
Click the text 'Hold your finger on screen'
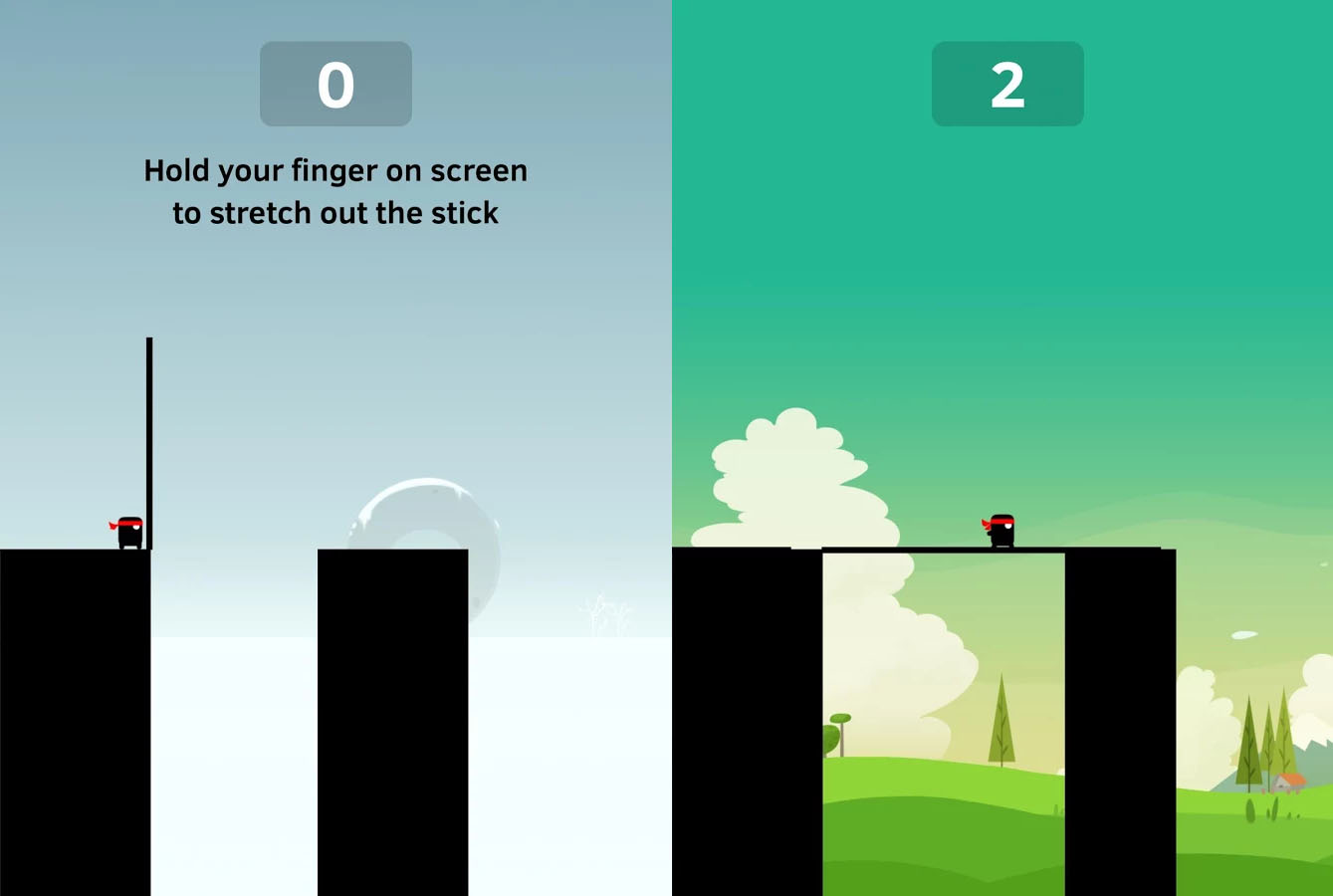335,170
